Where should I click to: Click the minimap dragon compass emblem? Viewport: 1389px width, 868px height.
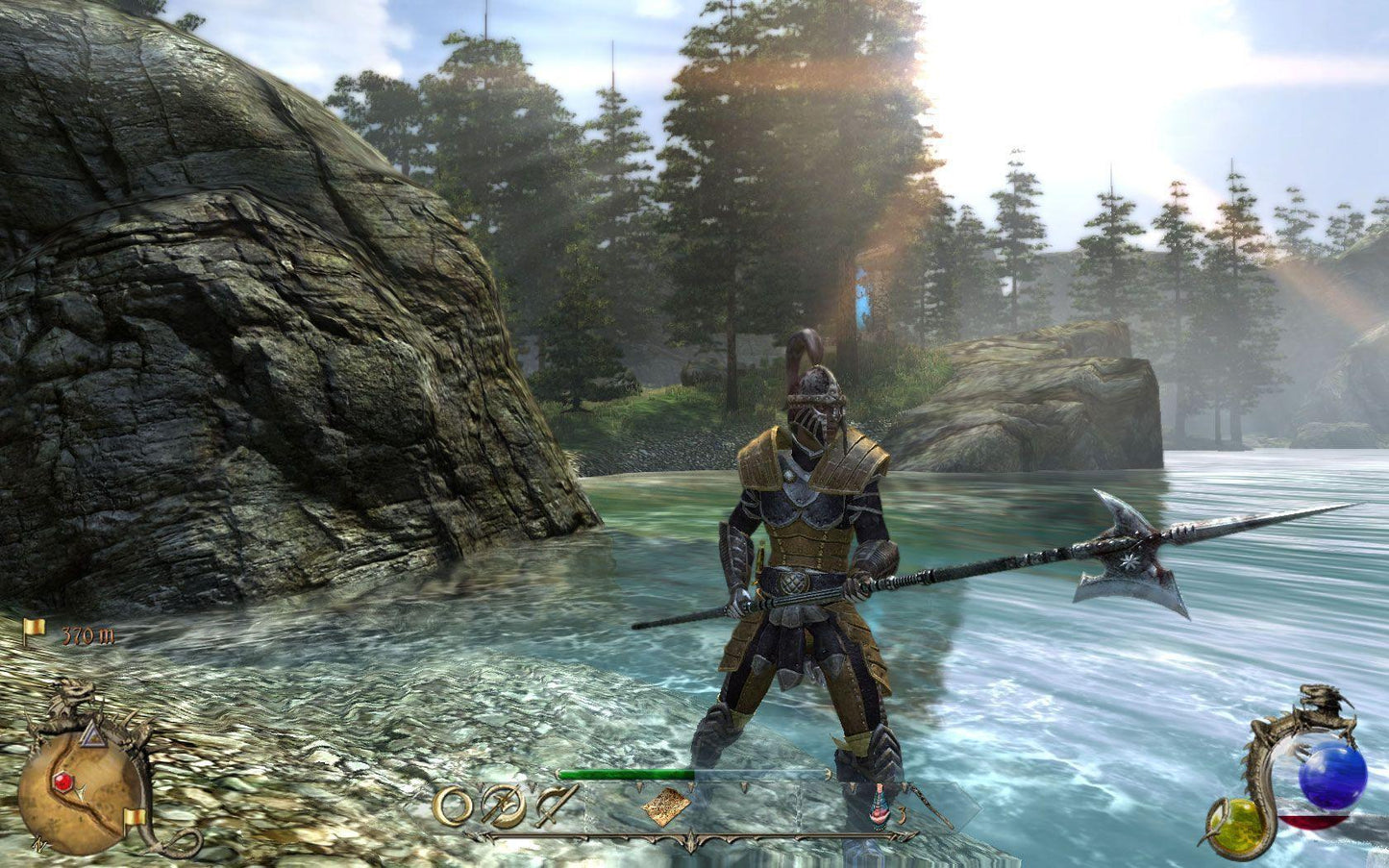pyautogui.click(x=74, y=692)
